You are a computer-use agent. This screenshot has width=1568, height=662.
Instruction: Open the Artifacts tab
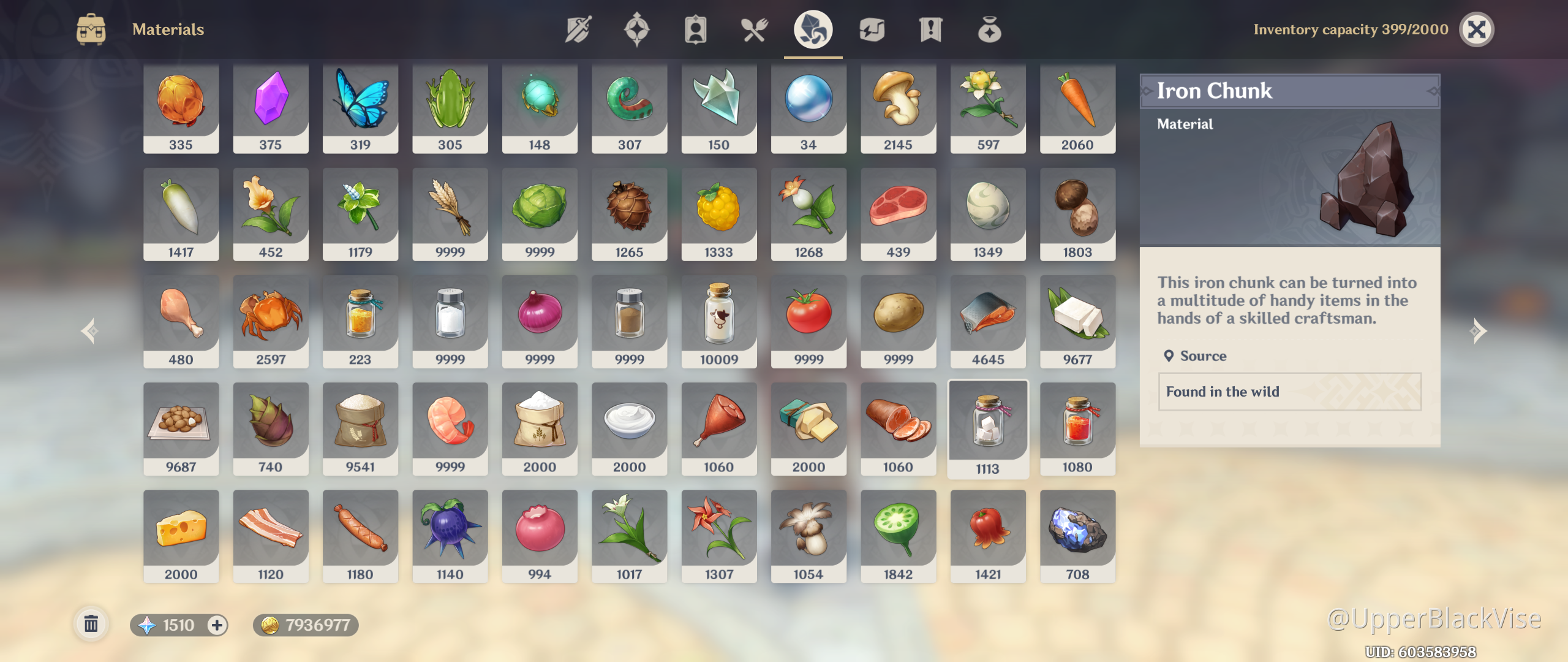636,29
